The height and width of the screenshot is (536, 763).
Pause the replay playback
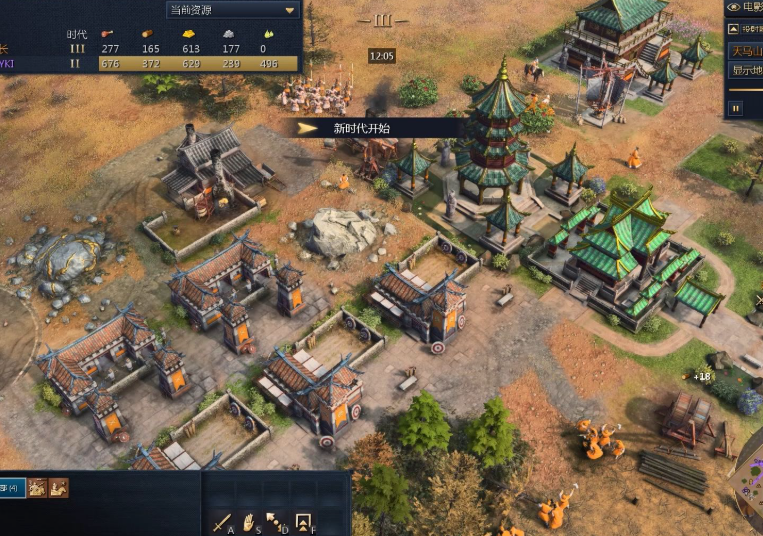(x=736, y=108)
